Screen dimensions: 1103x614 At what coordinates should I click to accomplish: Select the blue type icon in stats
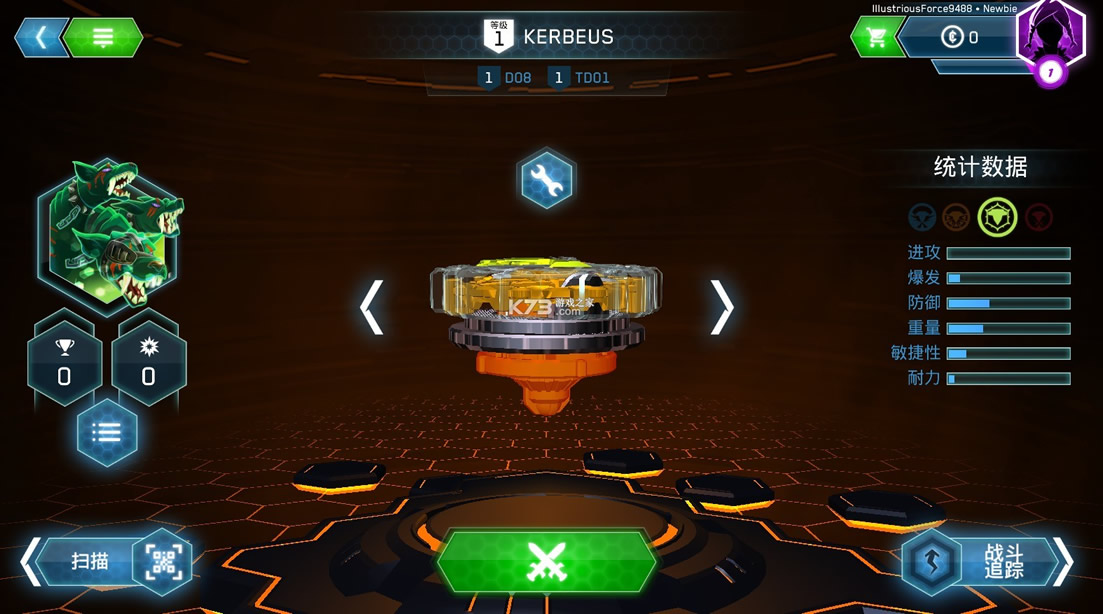point(922,217)
